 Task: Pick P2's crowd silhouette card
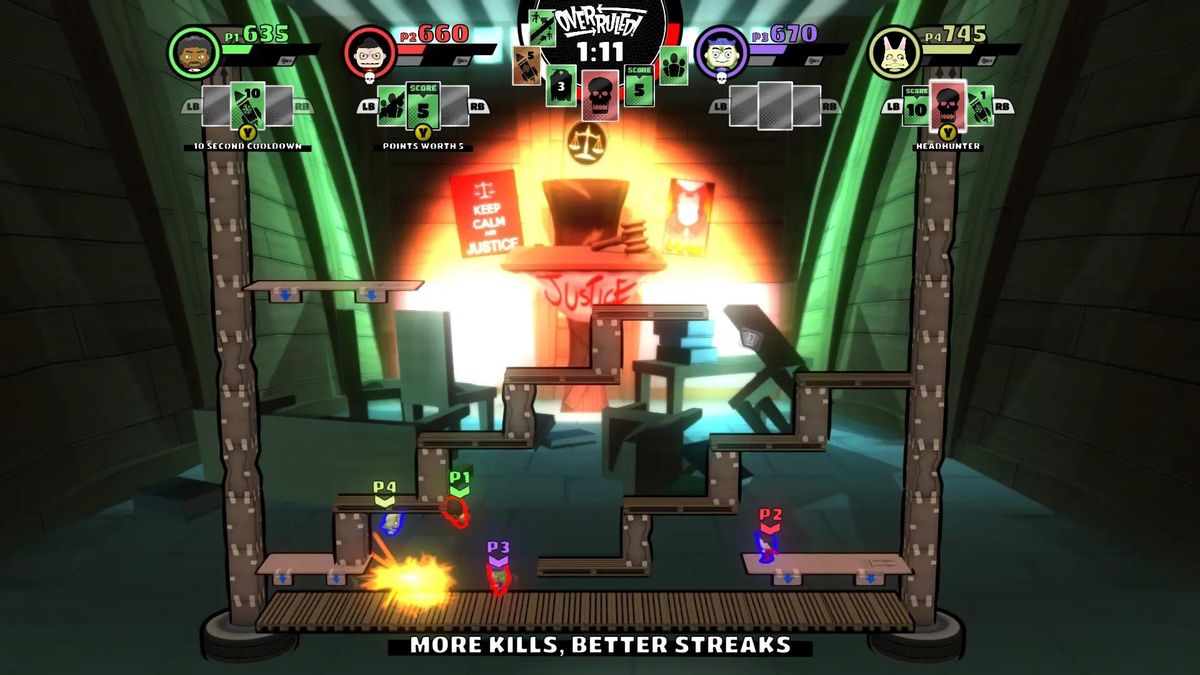click(392, 105)
